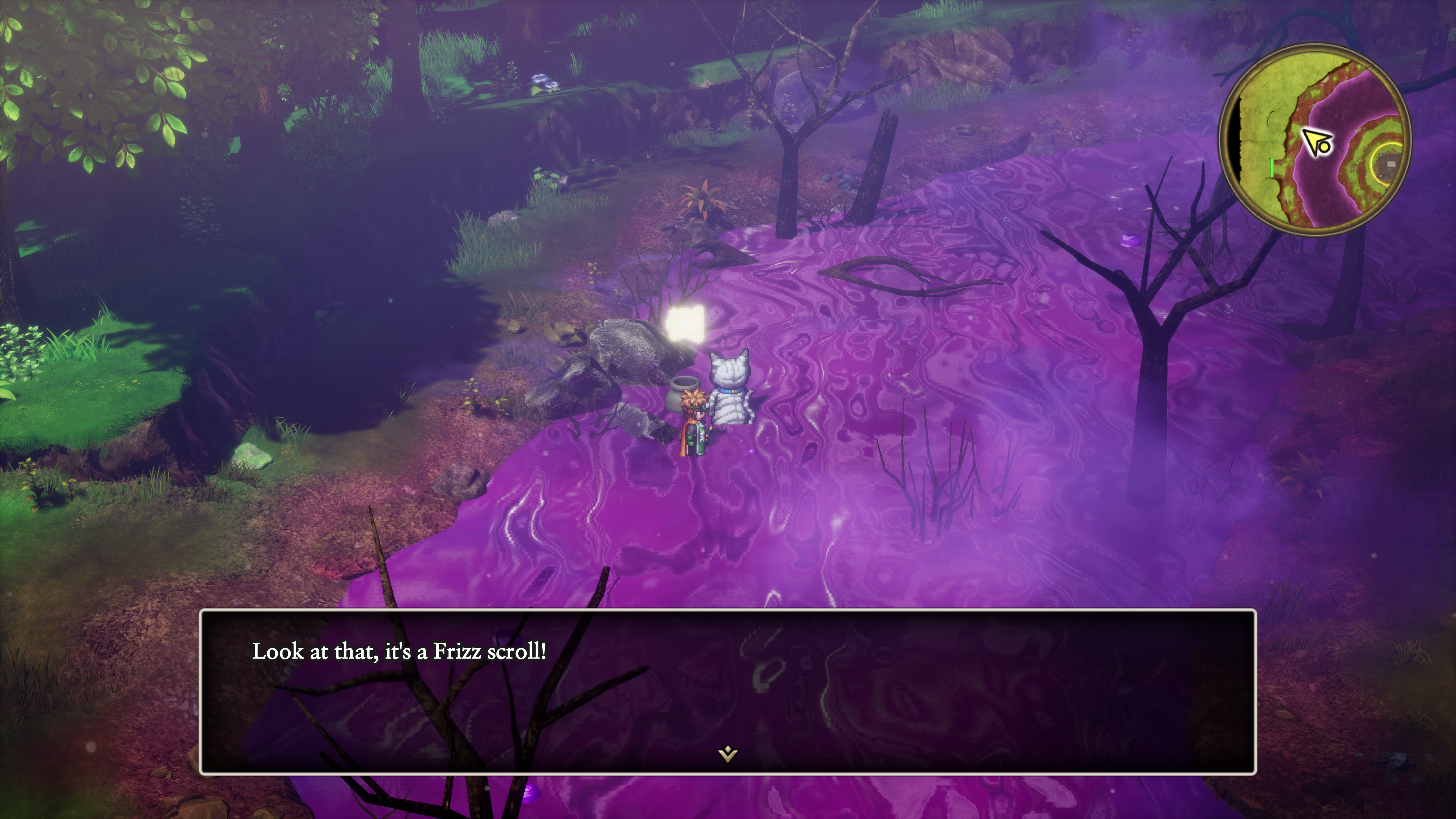Advance dialogue with the down arrow indicator

click(728, 753)
